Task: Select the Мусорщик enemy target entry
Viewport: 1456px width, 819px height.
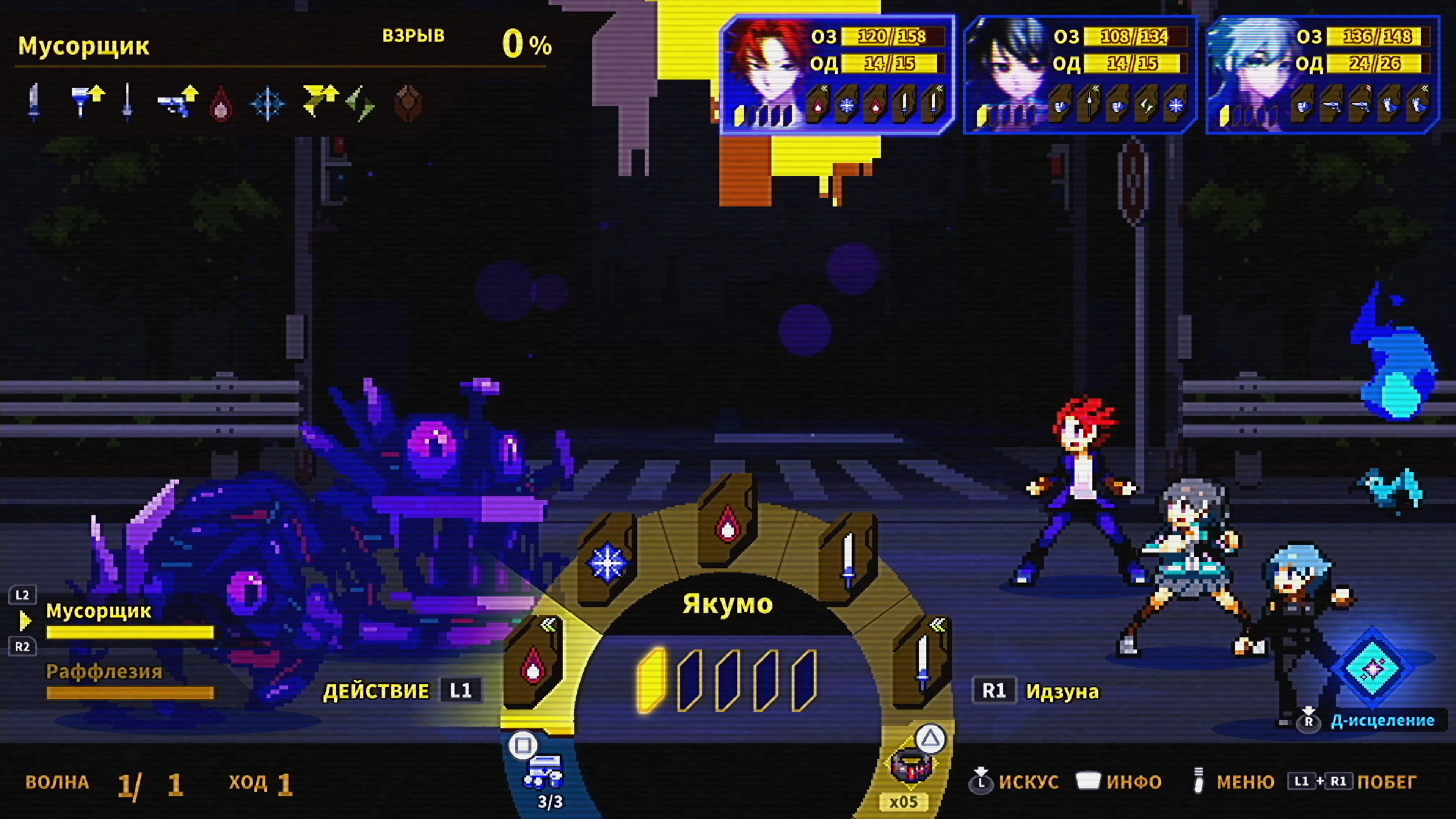Action: (99, 612)
